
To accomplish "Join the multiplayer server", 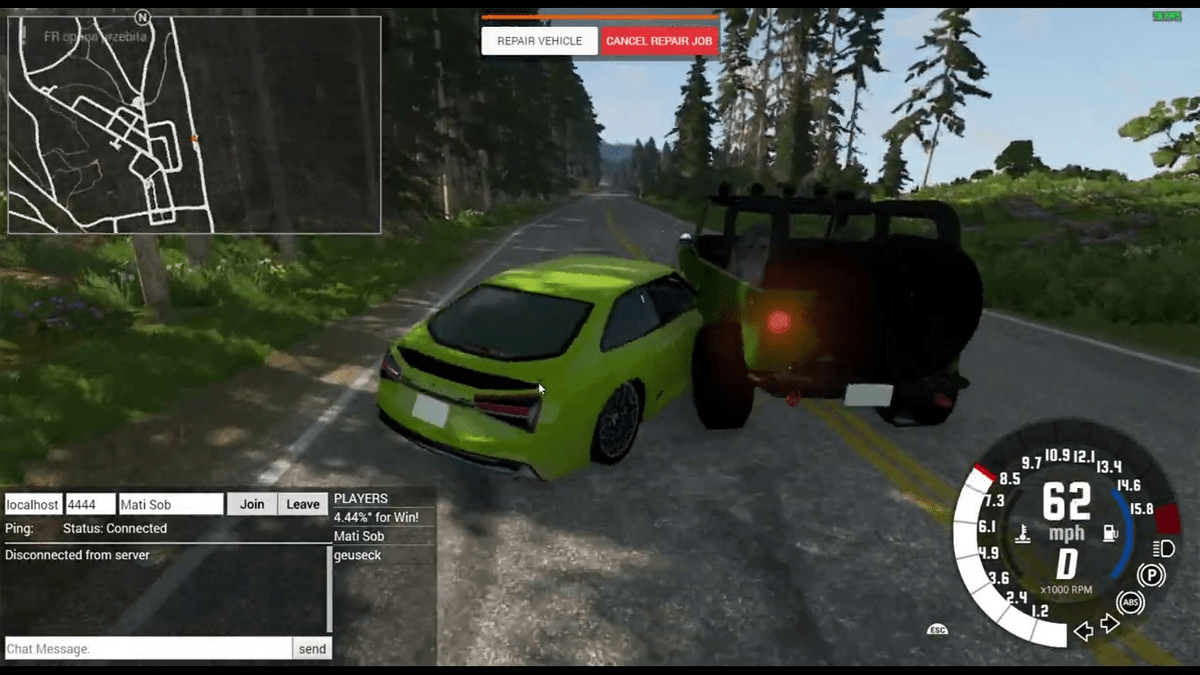I will 252,504.
